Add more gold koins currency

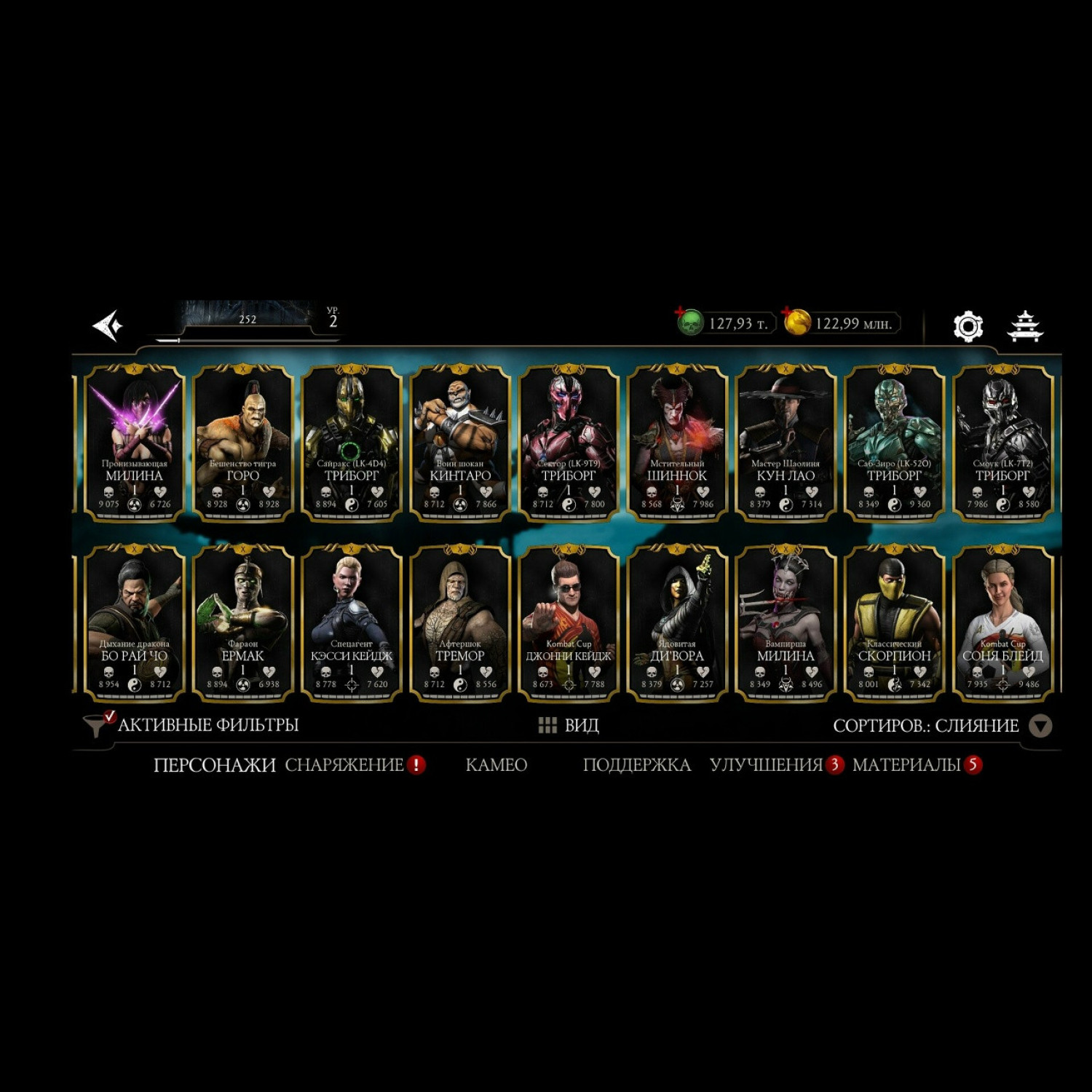click(796, 323)
